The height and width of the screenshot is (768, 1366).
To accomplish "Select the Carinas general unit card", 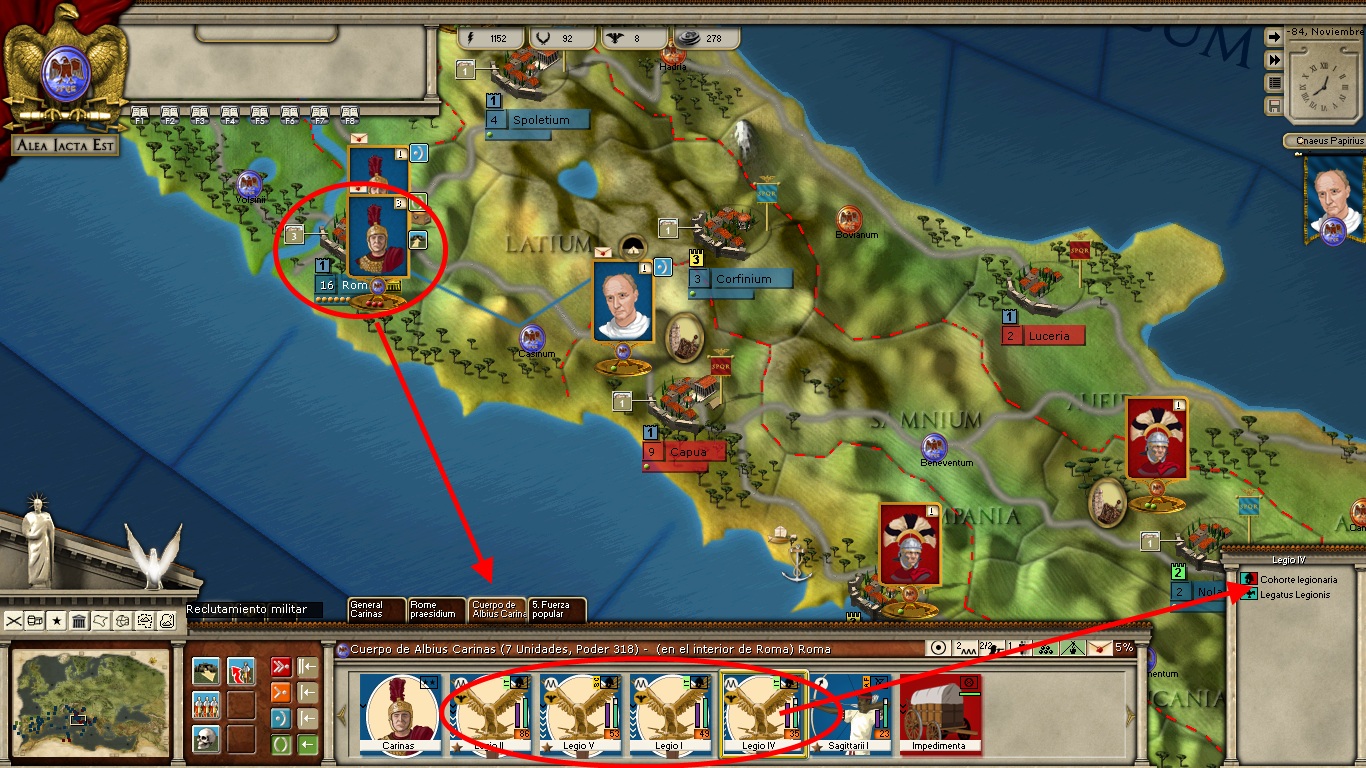I will click(x=398, y=712).
